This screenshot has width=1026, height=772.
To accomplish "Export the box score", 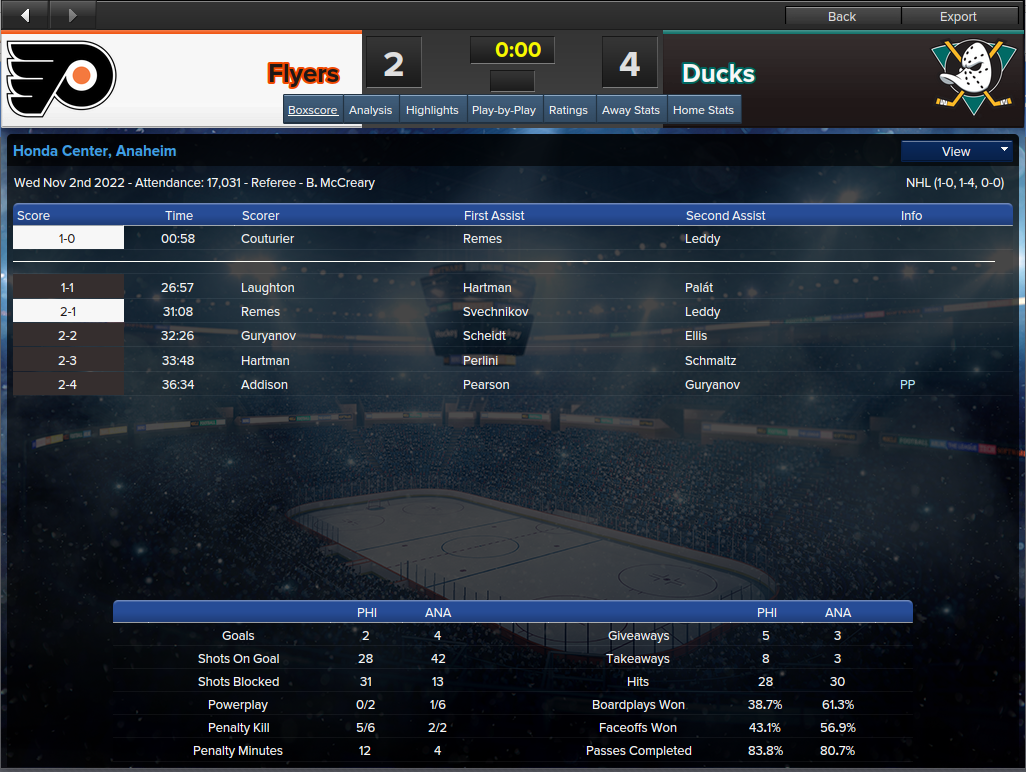I will [x=958, y=16].
